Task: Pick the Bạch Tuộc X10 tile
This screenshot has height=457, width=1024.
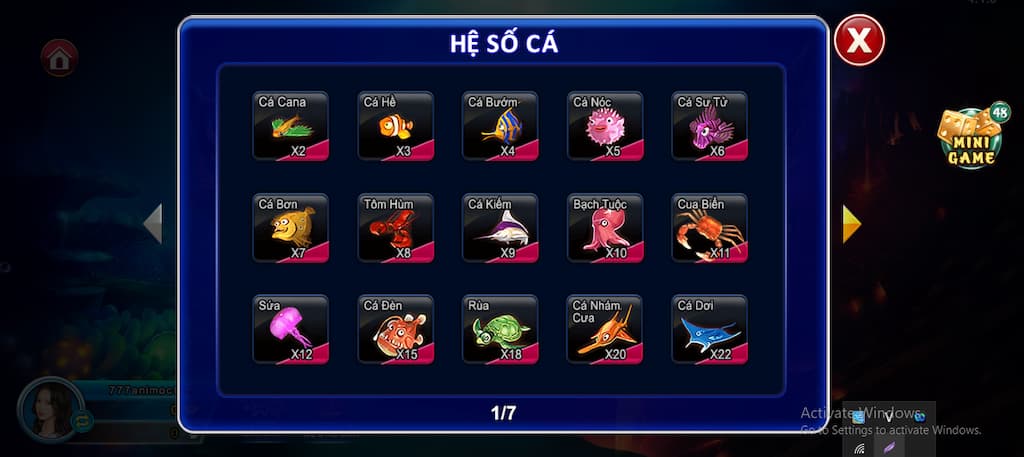Action: pos(605,228)
